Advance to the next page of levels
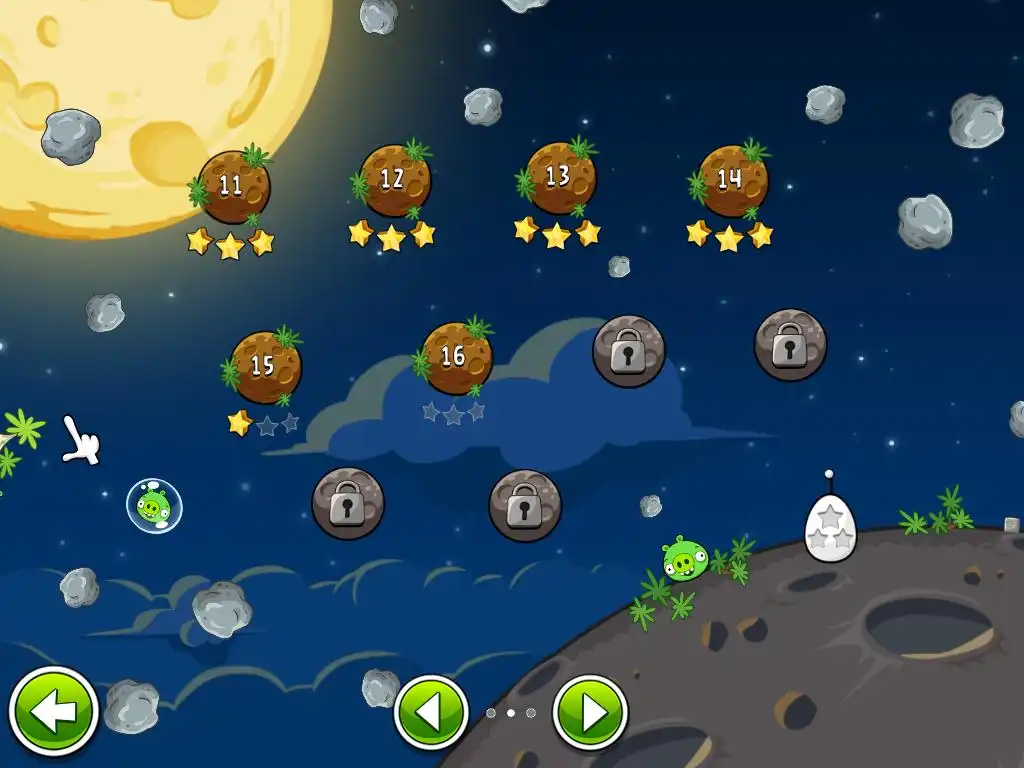 590,713
